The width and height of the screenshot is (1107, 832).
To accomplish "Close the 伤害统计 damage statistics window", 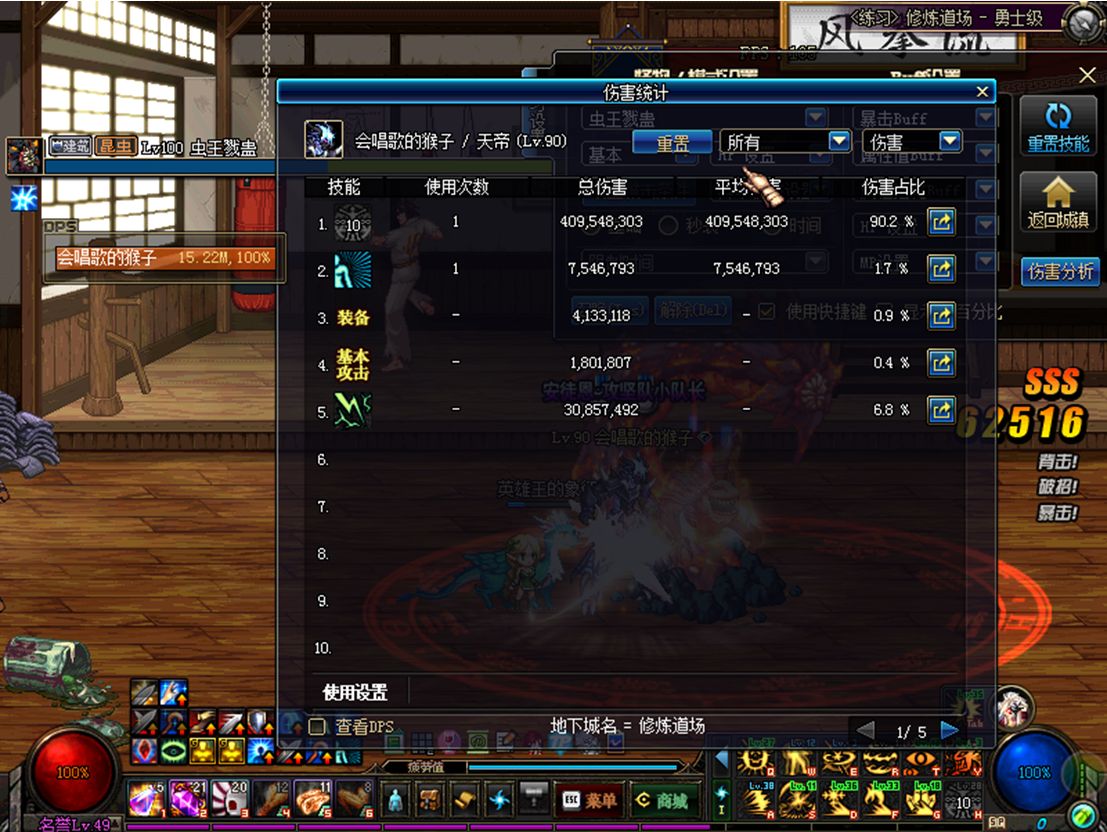I will (983, 92).
